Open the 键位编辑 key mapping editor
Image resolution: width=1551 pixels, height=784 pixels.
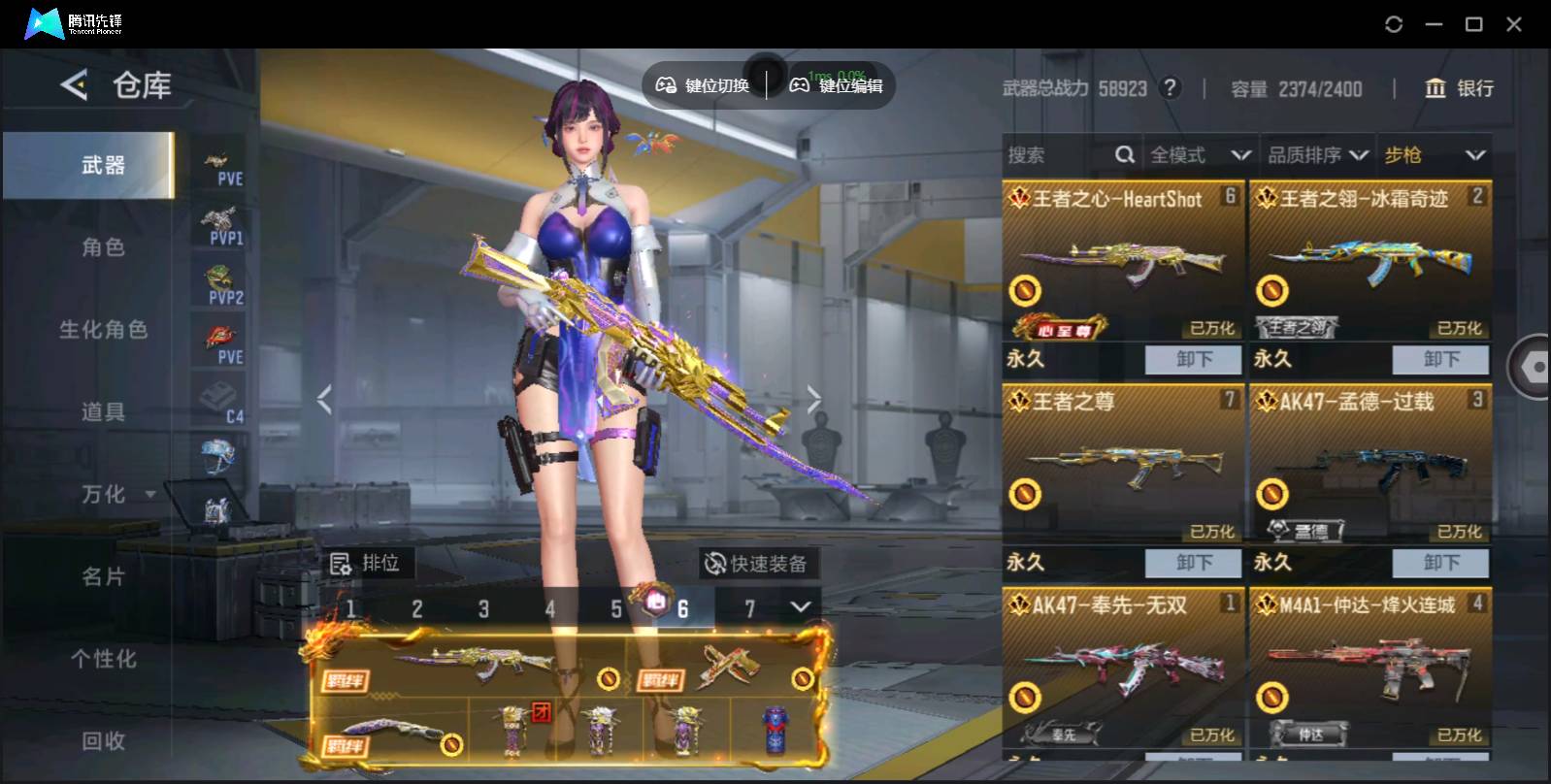click(x=837, y=85)
